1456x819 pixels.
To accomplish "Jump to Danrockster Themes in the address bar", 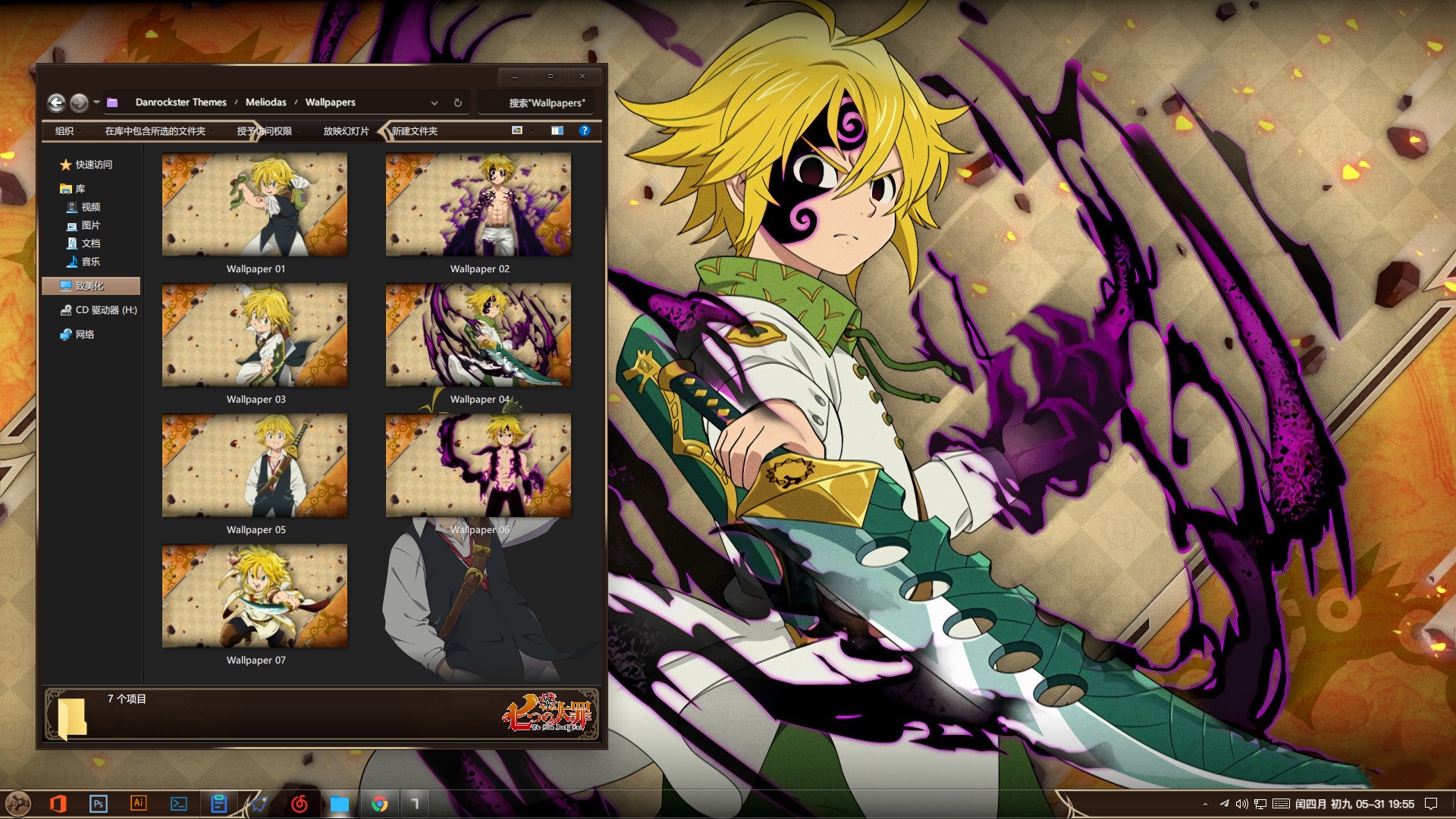I will pos(180,102).
